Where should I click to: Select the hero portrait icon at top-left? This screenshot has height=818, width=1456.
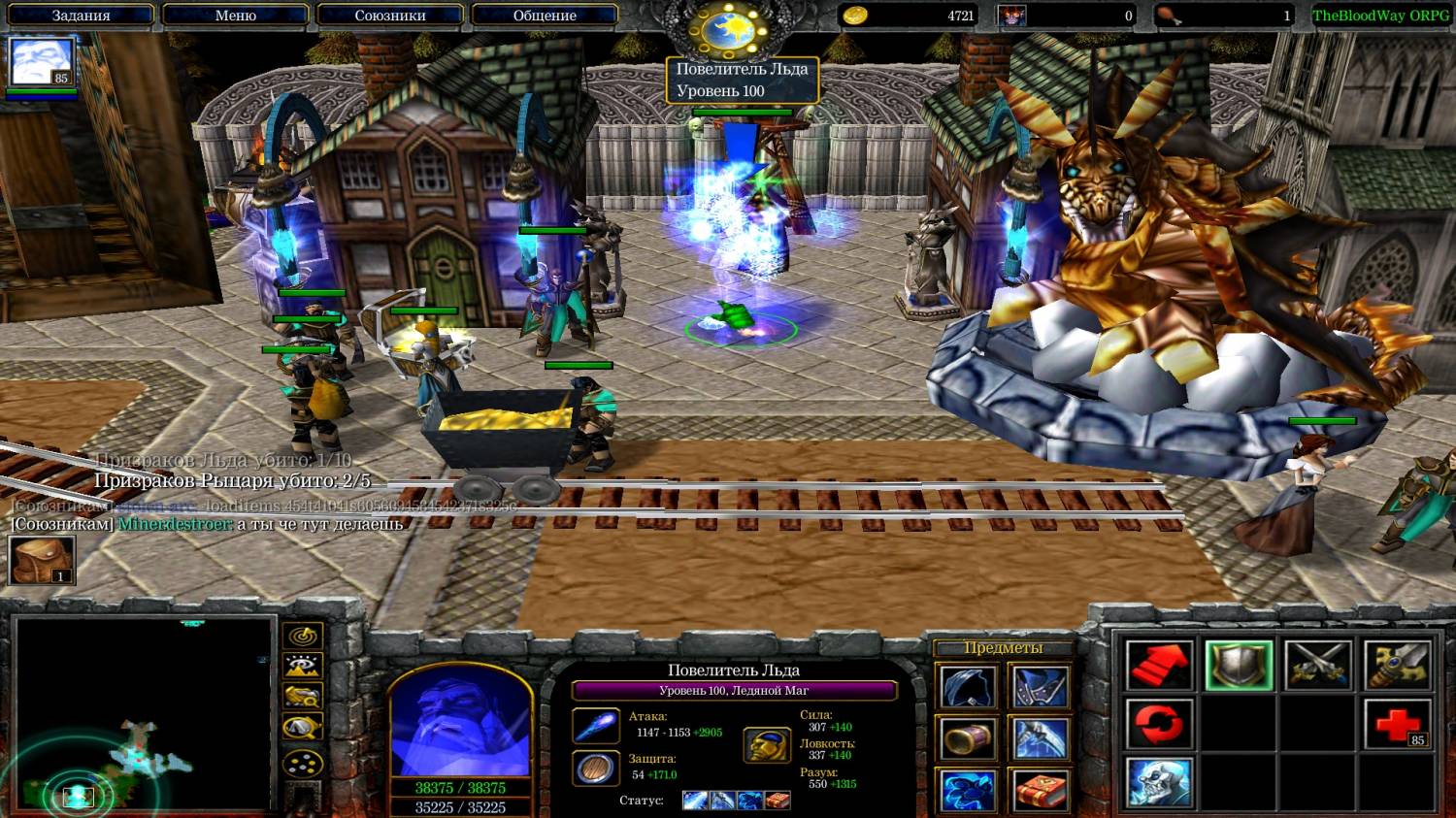click(42, 63)
